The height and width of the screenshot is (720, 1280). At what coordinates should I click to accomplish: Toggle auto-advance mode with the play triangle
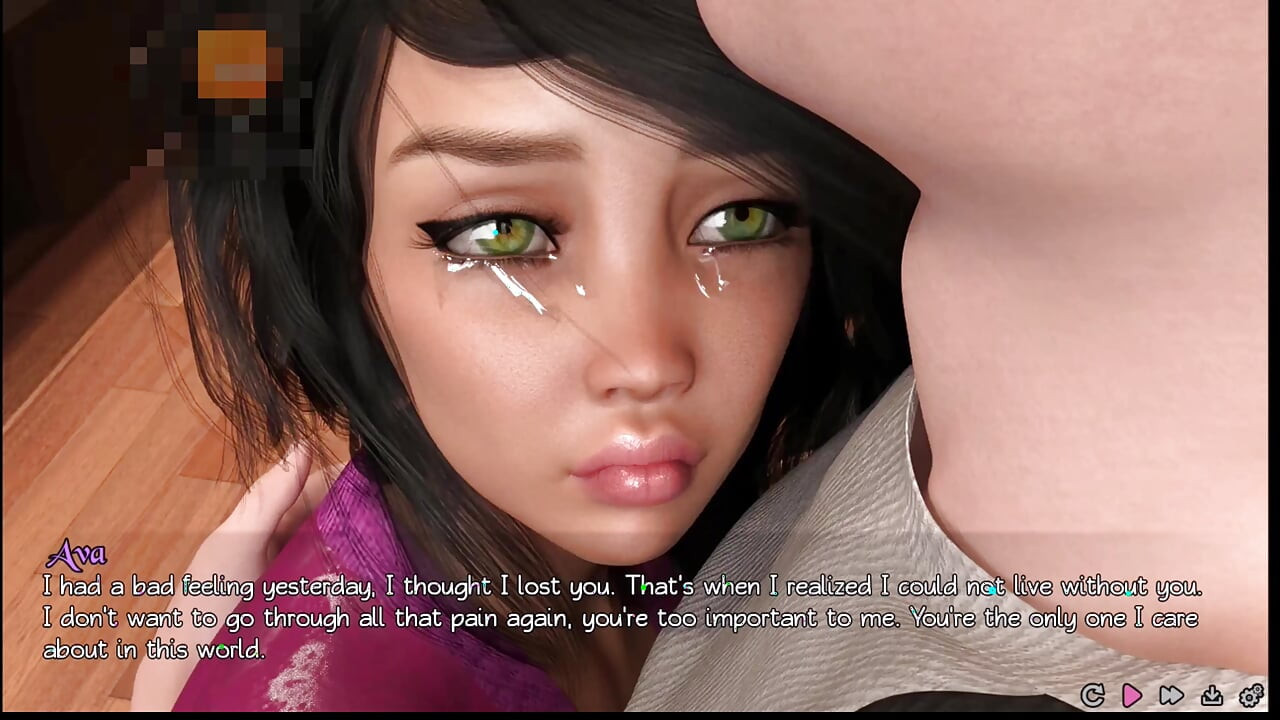pyautogui.click(x=1132, y=695)
